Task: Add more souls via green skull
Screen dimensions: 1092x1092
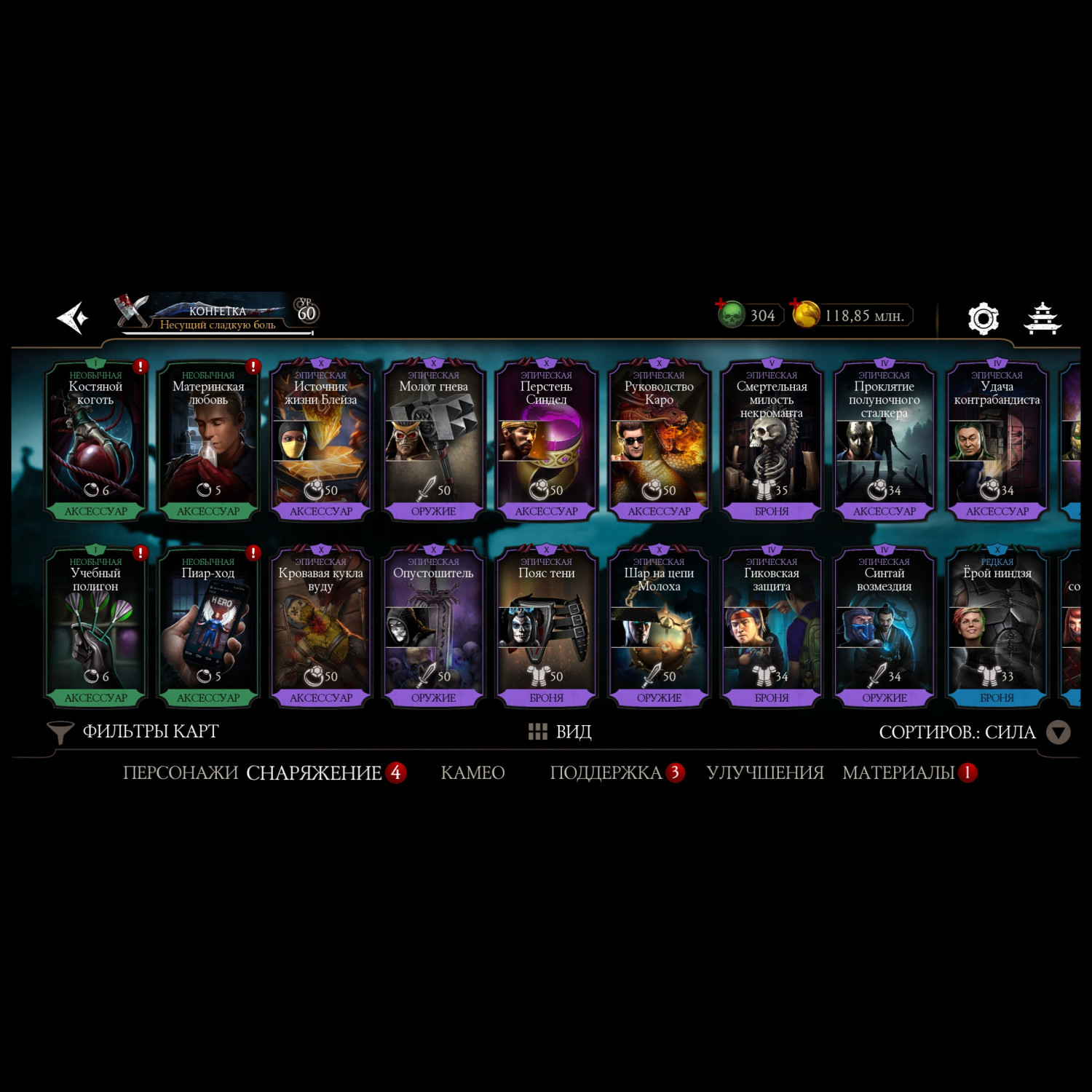Action: [732, 314]
